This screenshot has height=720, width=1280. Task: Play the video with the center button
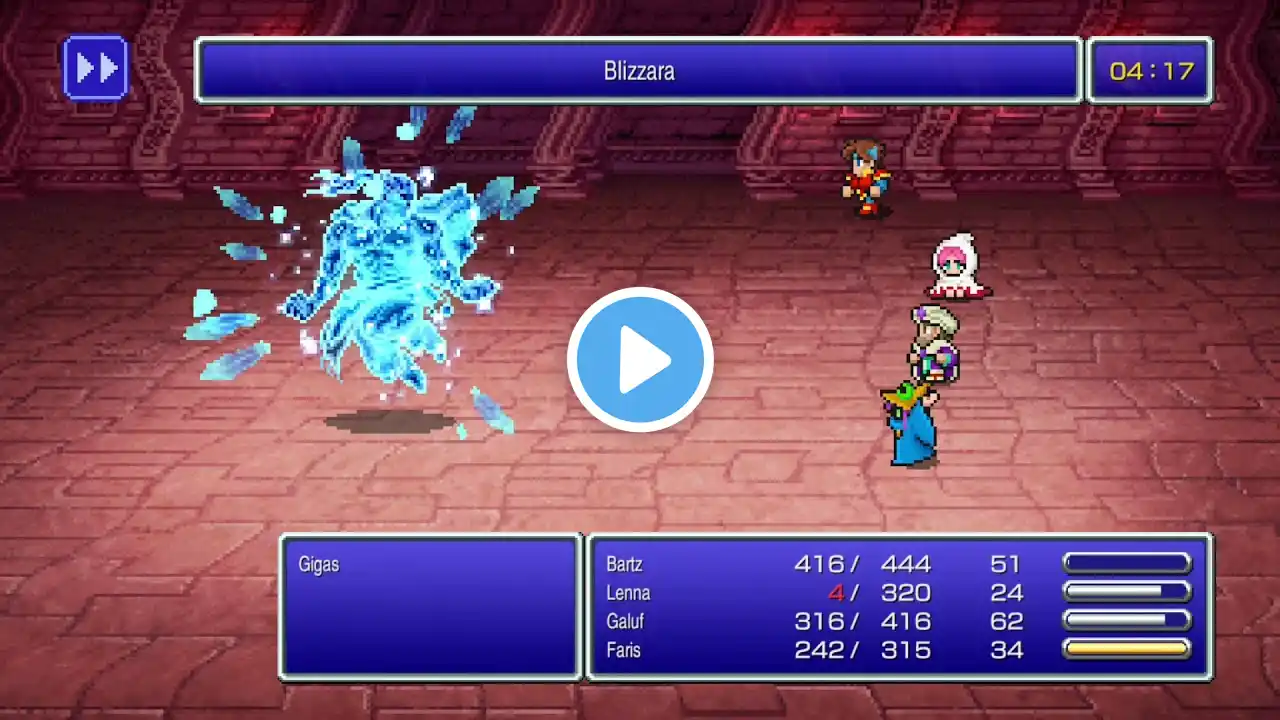pos(640,360)
